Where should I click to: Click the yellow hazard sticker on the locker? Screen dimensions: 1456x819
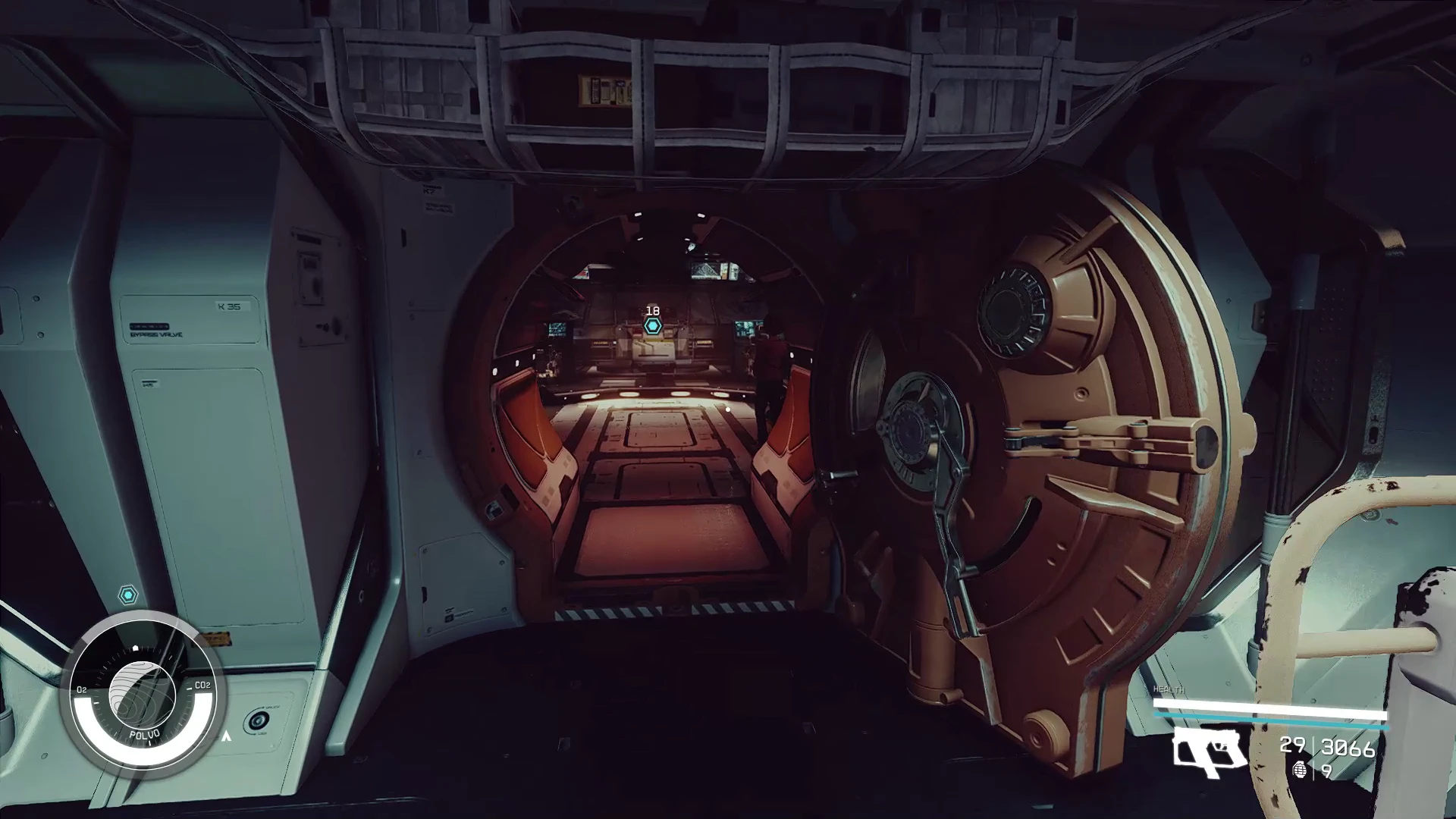[x=216, y=639]
